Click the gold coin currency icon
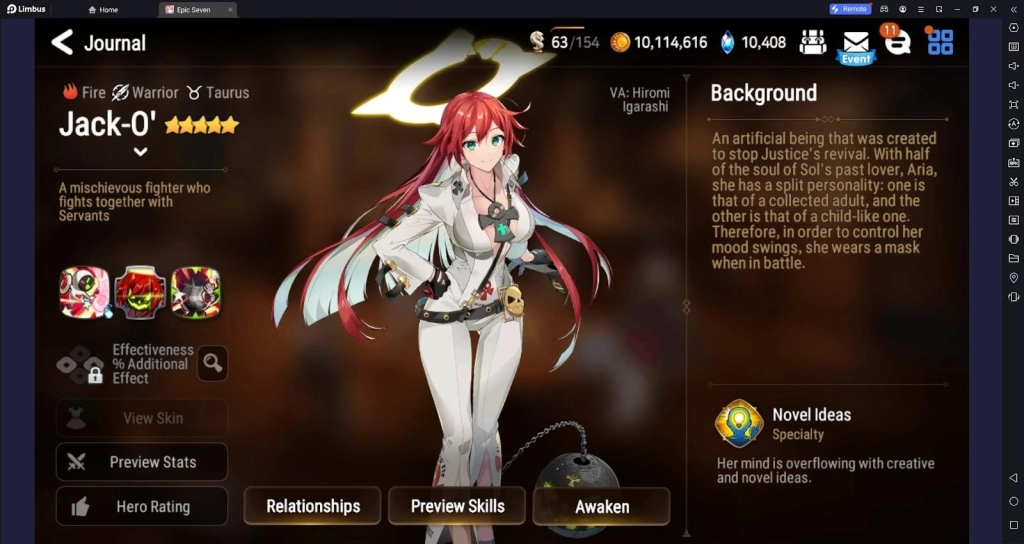The image size is (1024, 544). click(x=620, y=42)
